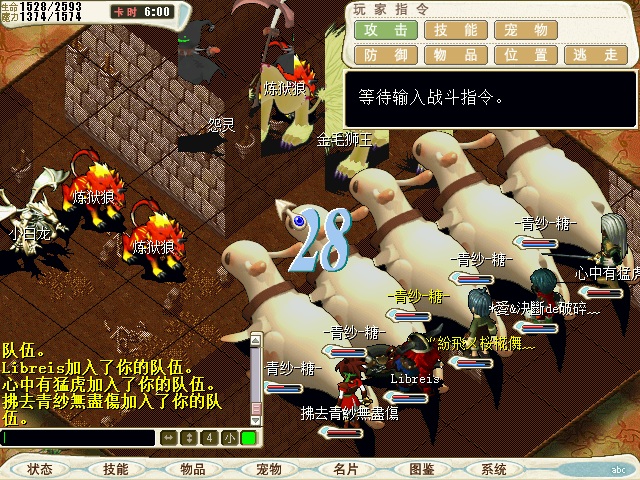Screen dimensions: 640x480
Task: Focus the chat text input box
Action: [78, 437]
